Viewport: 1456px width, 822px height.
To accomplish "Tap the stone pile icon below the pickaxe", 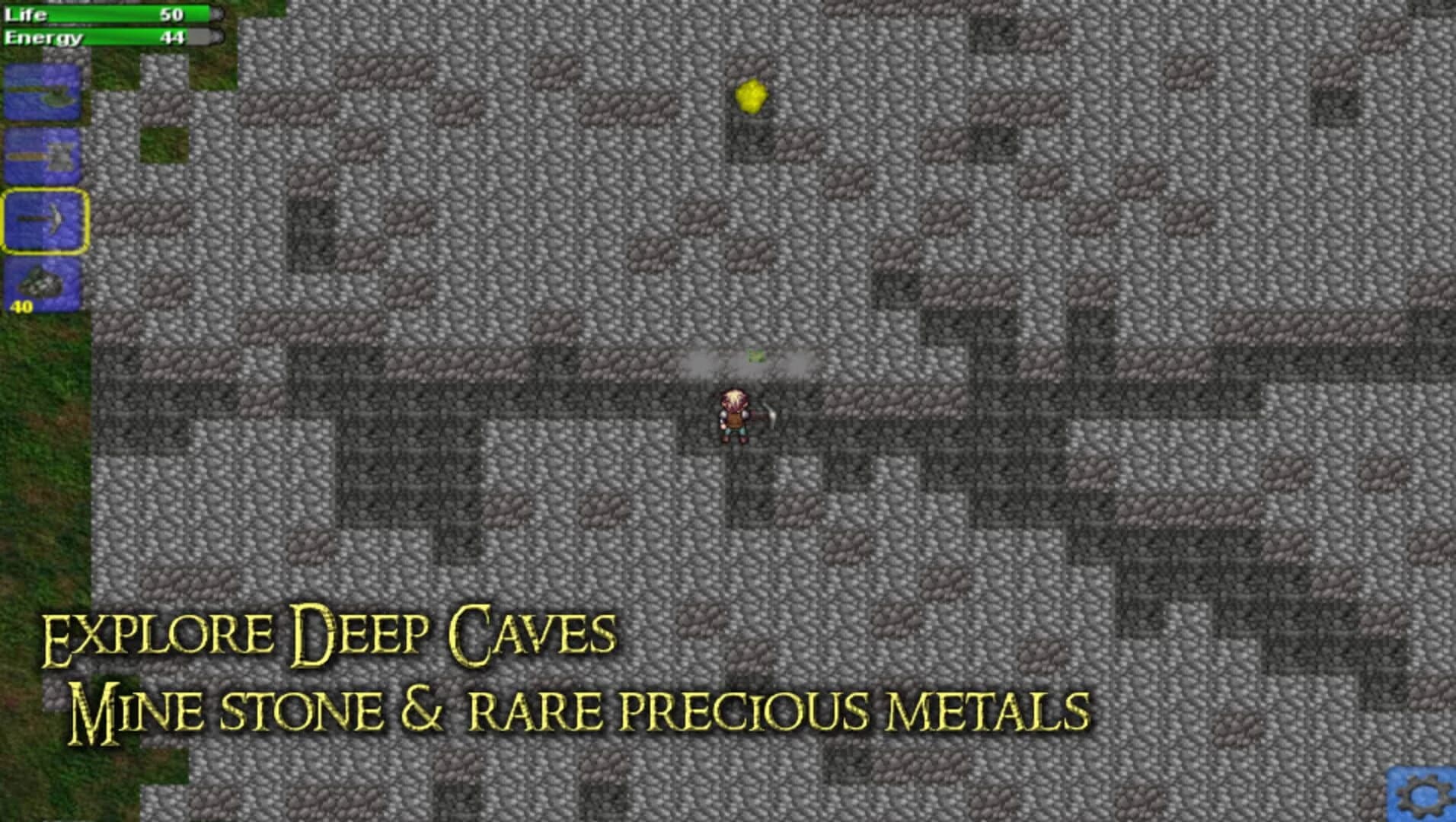I will 41,282.
